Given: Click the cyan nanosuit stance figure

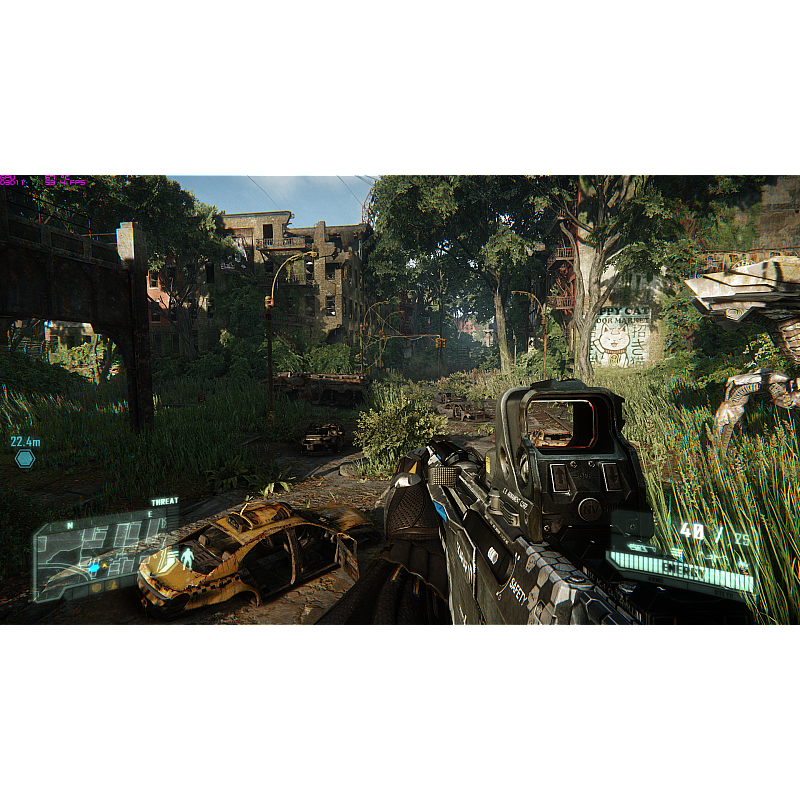Looking at the screenshot, I should [x=187, y=557].
